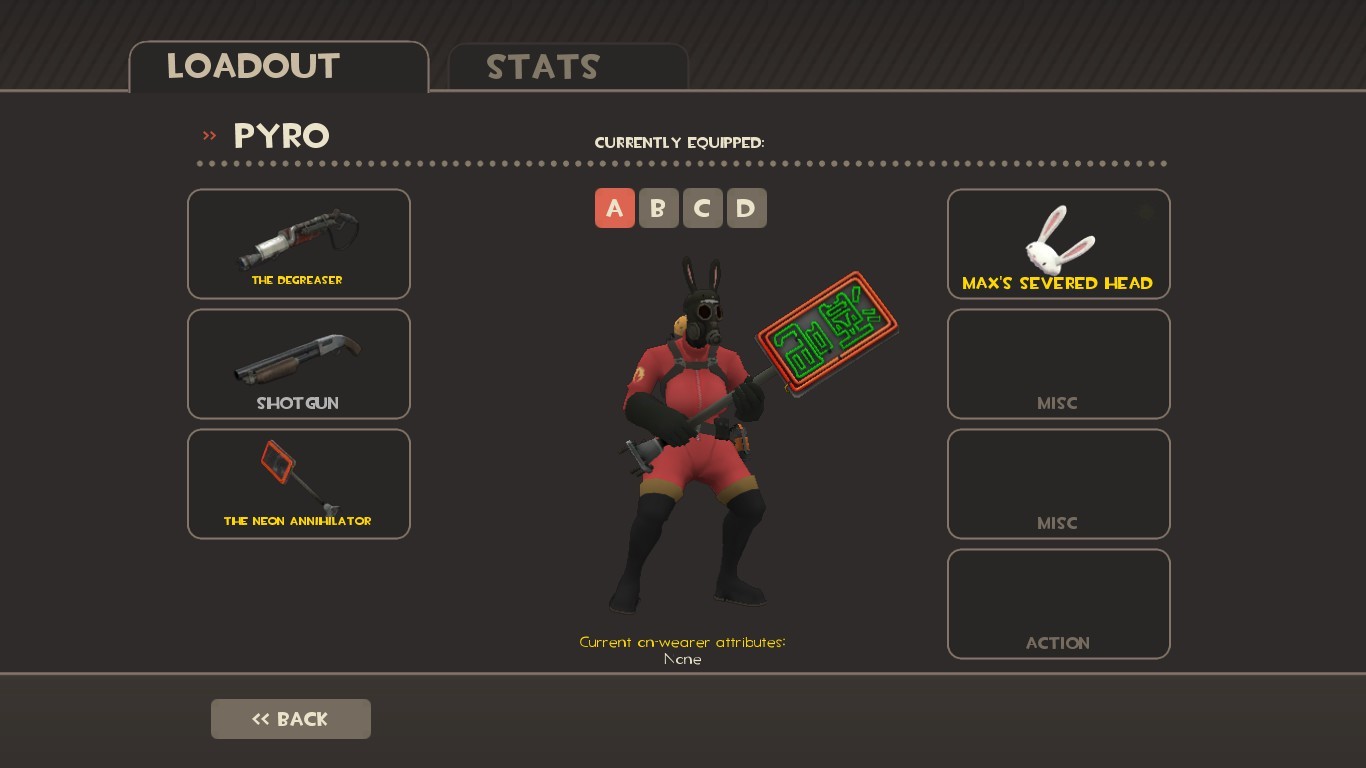The height and width of the screenshot is (768, 1366).
Task: Open the second empty Misc slot
Action: (x=1058, y=483)
